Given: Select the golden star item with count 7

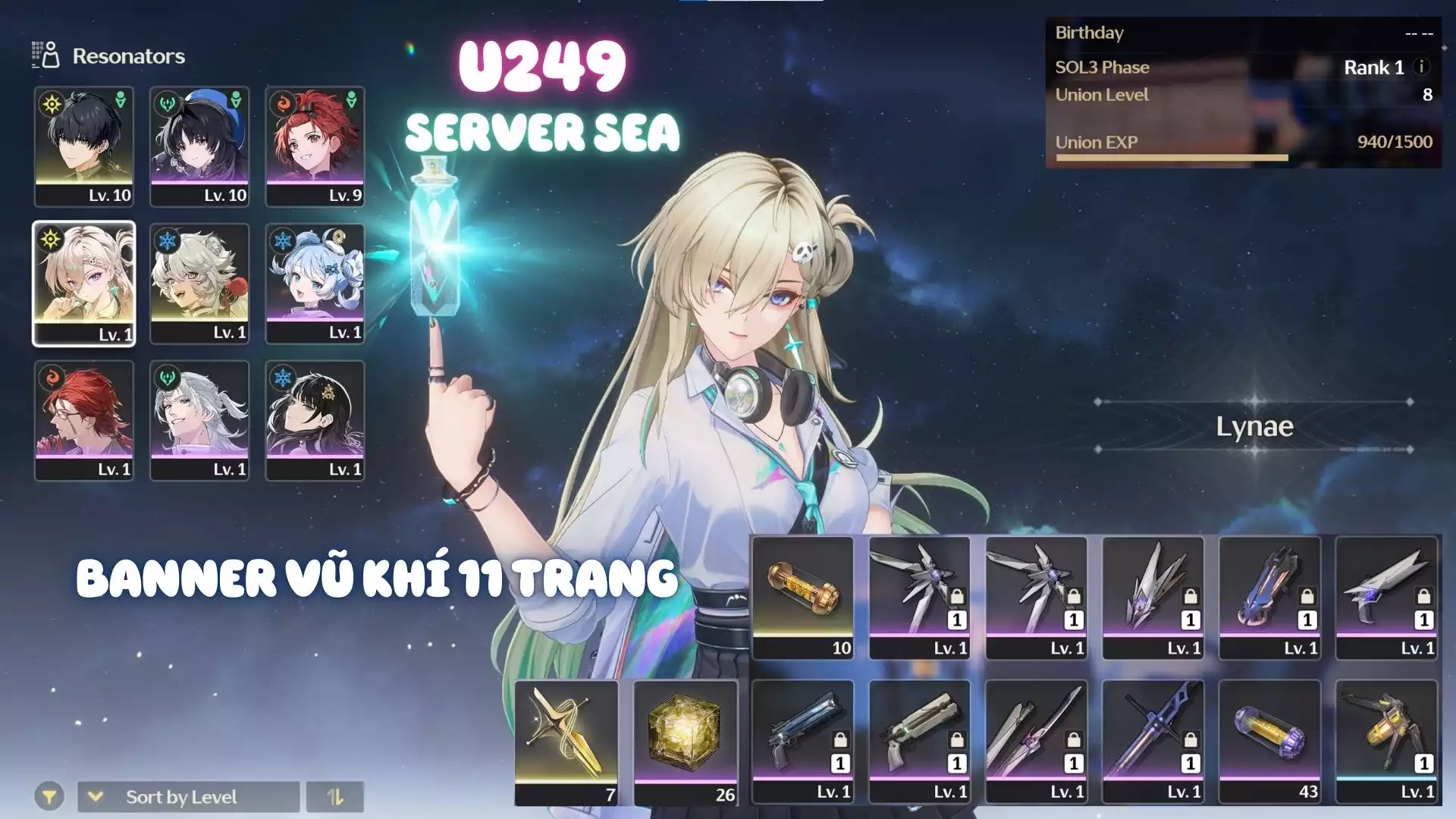Looking at the screenshot, I should [566, 741].
